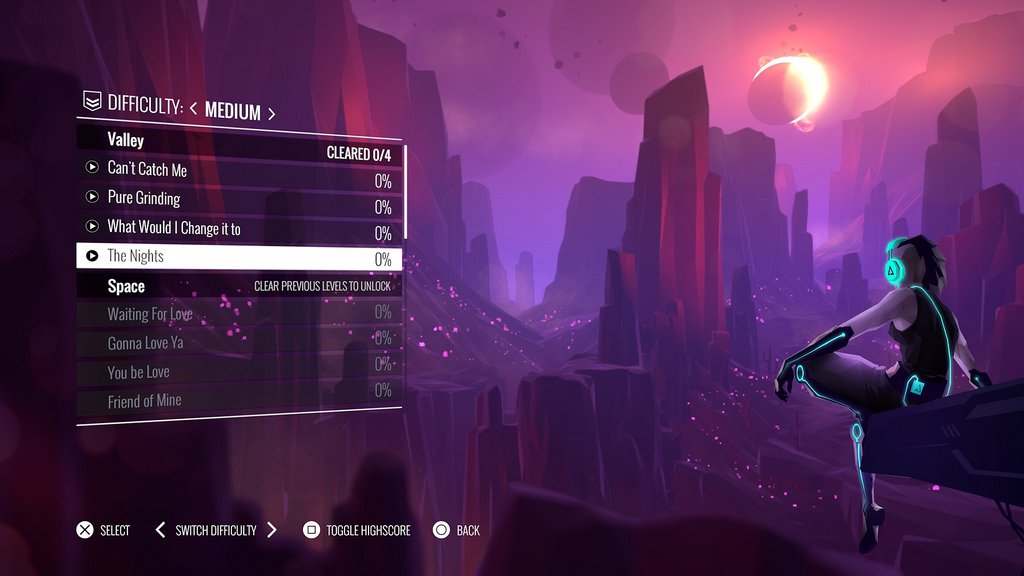Click the locked Space level group header
Screen dimensions: 1024x576
click(x=126, y=286)
